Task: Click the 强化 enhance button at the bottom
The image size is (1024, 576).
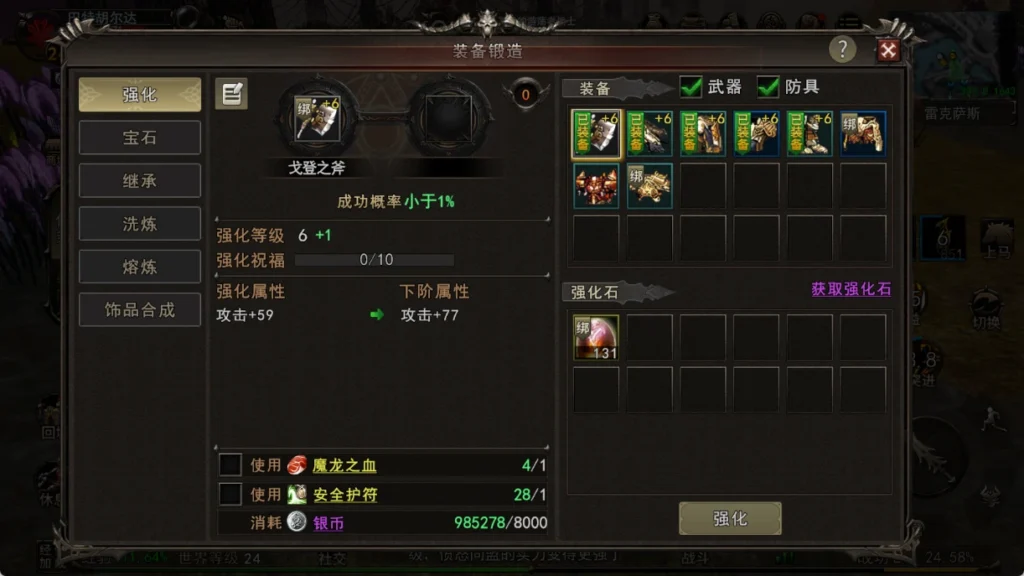Action: [x=730, y=518]
